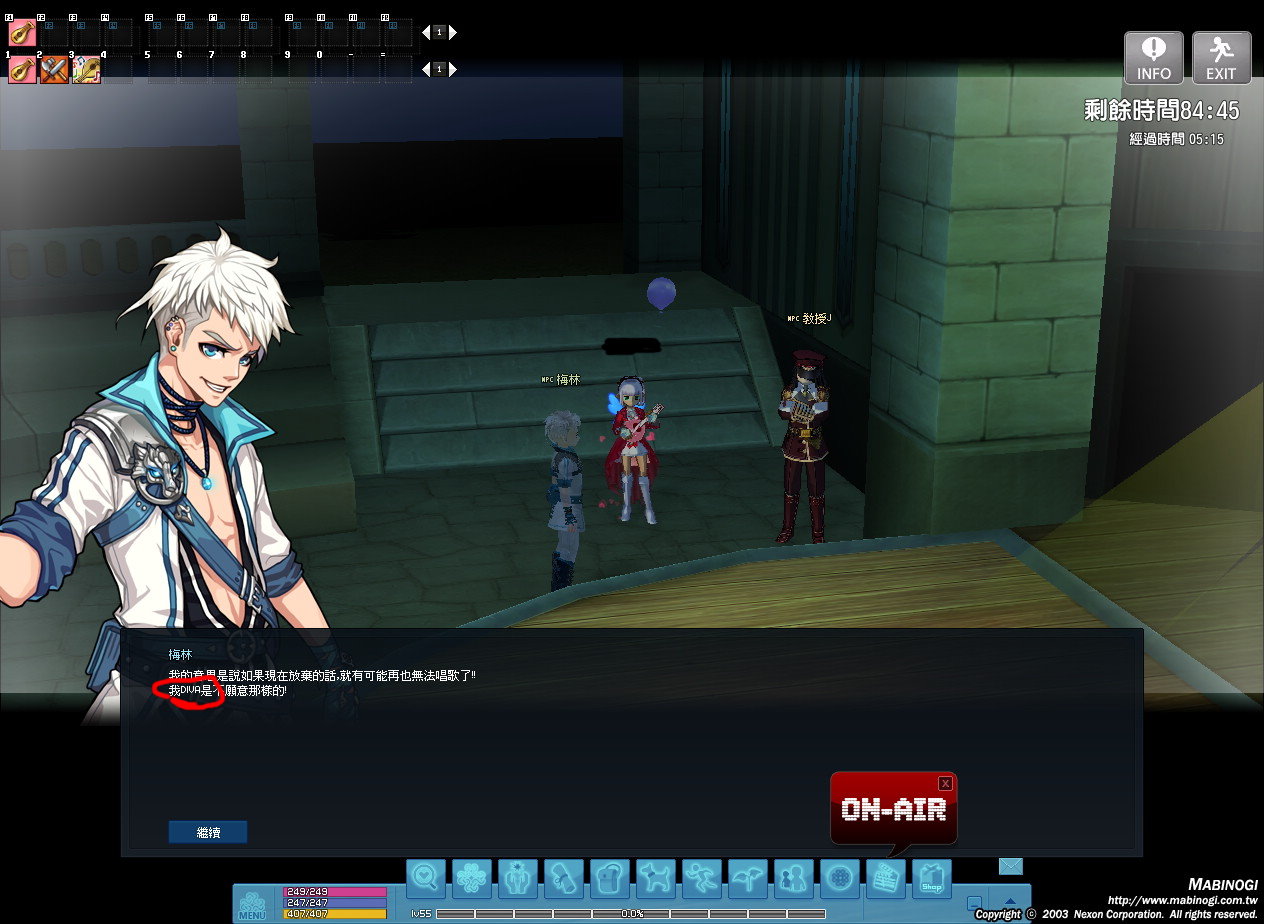Close the ON-AIR popup
The image size is (1264, 924).
click(x=945, y=783)
